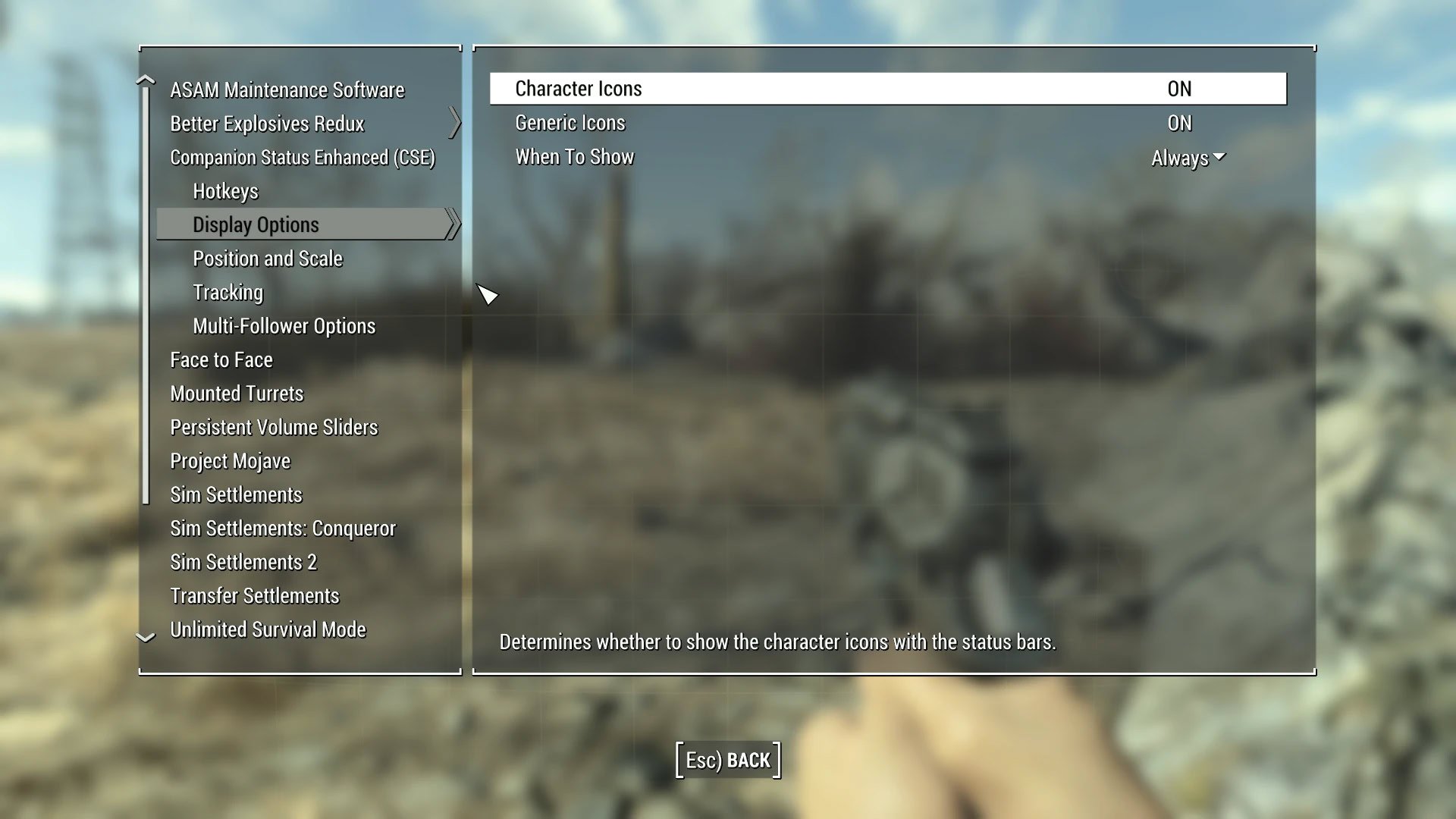This screenshot has height=819, width=1456.
Task: Open Transfer Settlements settings
Action: click(254, 596)
